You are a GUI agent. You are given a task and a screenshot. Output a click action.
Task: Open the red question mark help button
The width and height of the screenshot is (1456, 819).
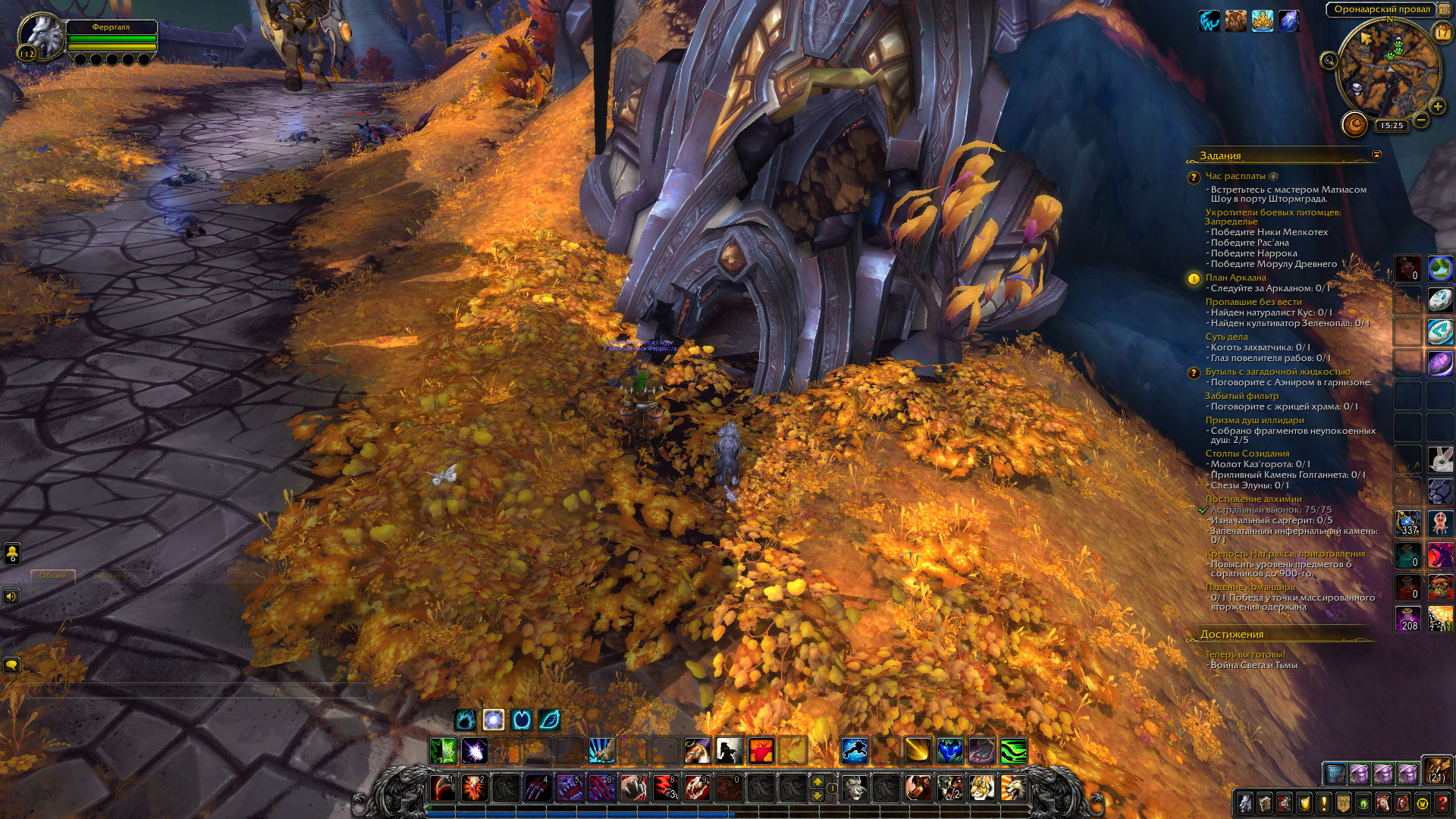[x=1442, y=803]
